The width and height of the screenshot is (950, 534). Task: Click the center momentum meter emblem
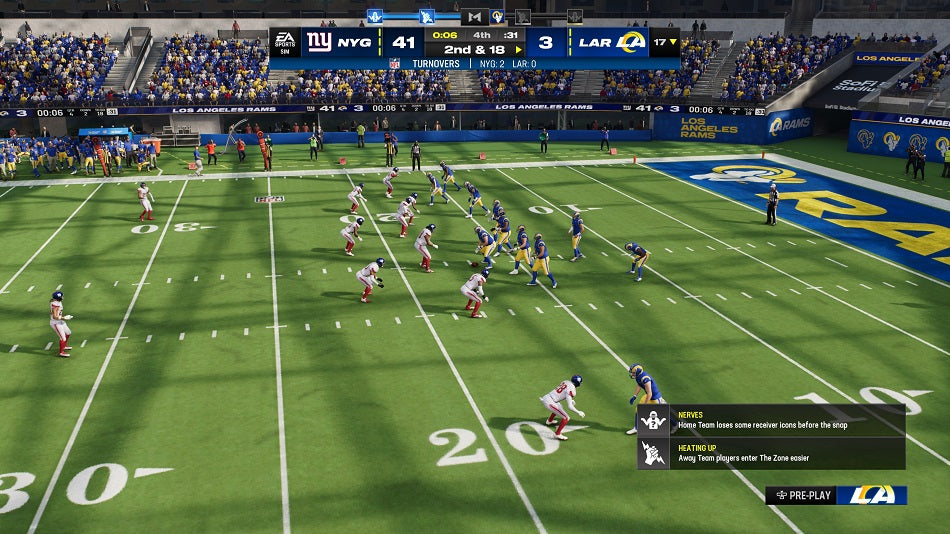tap(474, 16)
